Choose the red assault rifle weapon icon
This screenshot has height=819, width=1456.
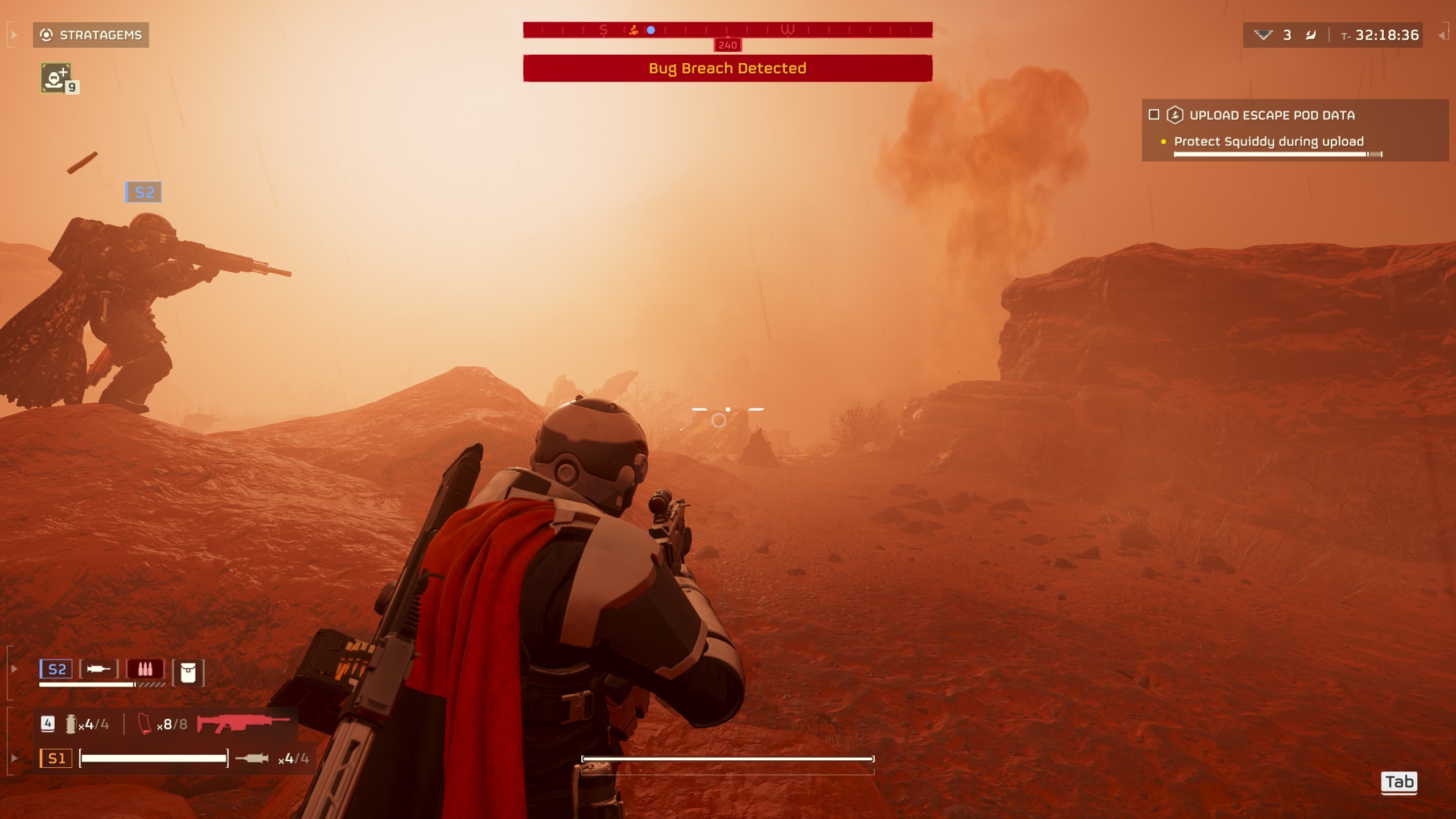click(x=243, y=724)
